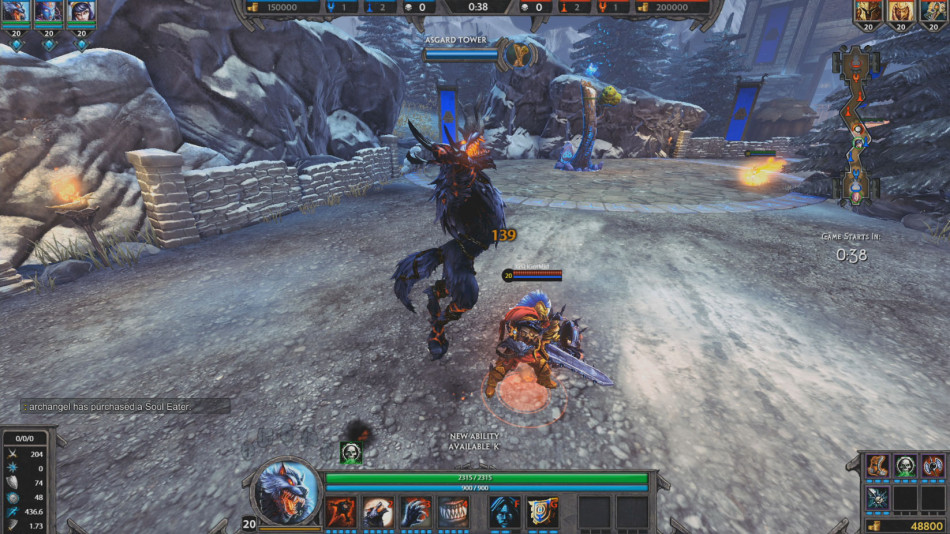Image resolution: width=950 pixels, height=534 pixels.
Task: Select the double-bladed axe item slot
Action: click(x=933, y=466)
